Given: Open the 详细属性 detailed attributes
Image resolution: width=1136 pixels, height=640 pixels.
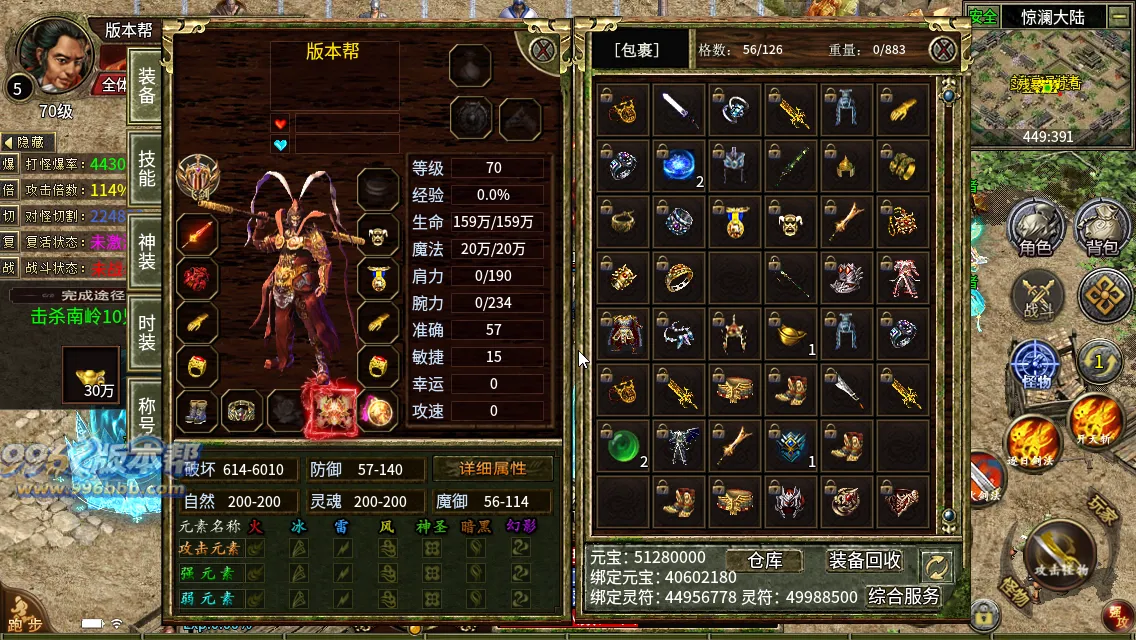Looking at the screenshot, I should coord(492,469).
